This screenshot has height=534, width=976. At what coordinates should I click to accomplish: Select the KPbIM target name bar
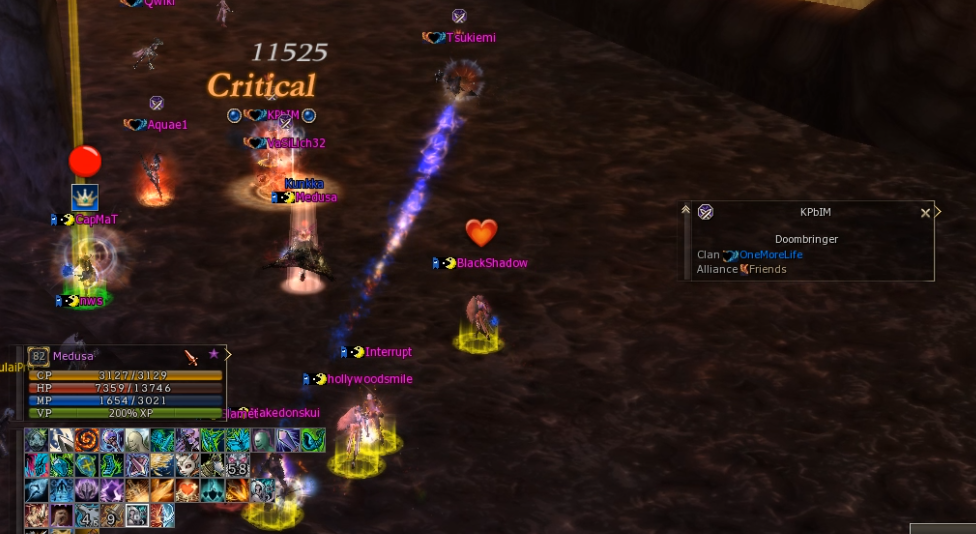[815, 212]
